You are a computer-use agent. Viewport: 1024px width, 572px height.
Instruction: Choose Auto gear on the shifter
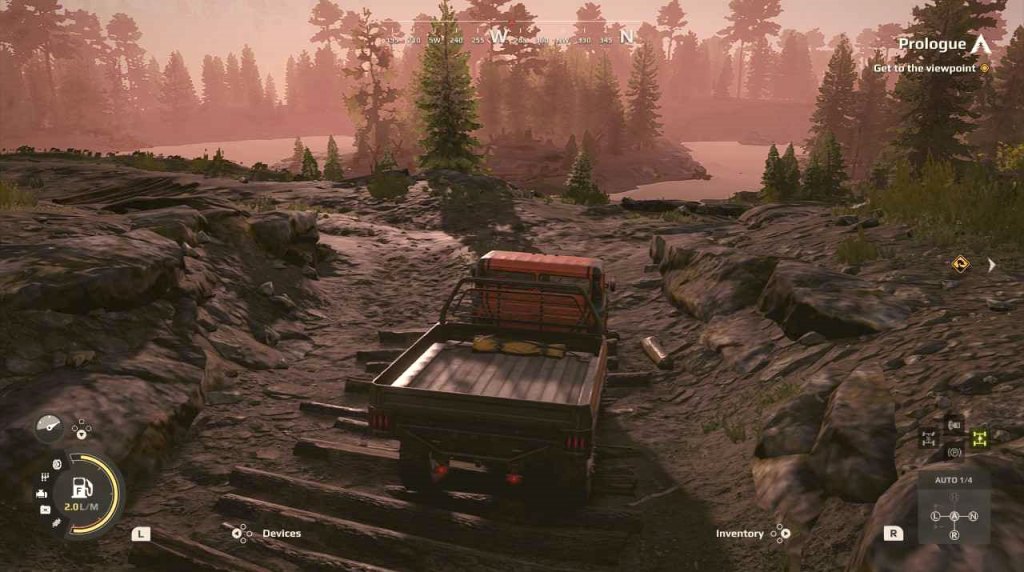point(954,516)
